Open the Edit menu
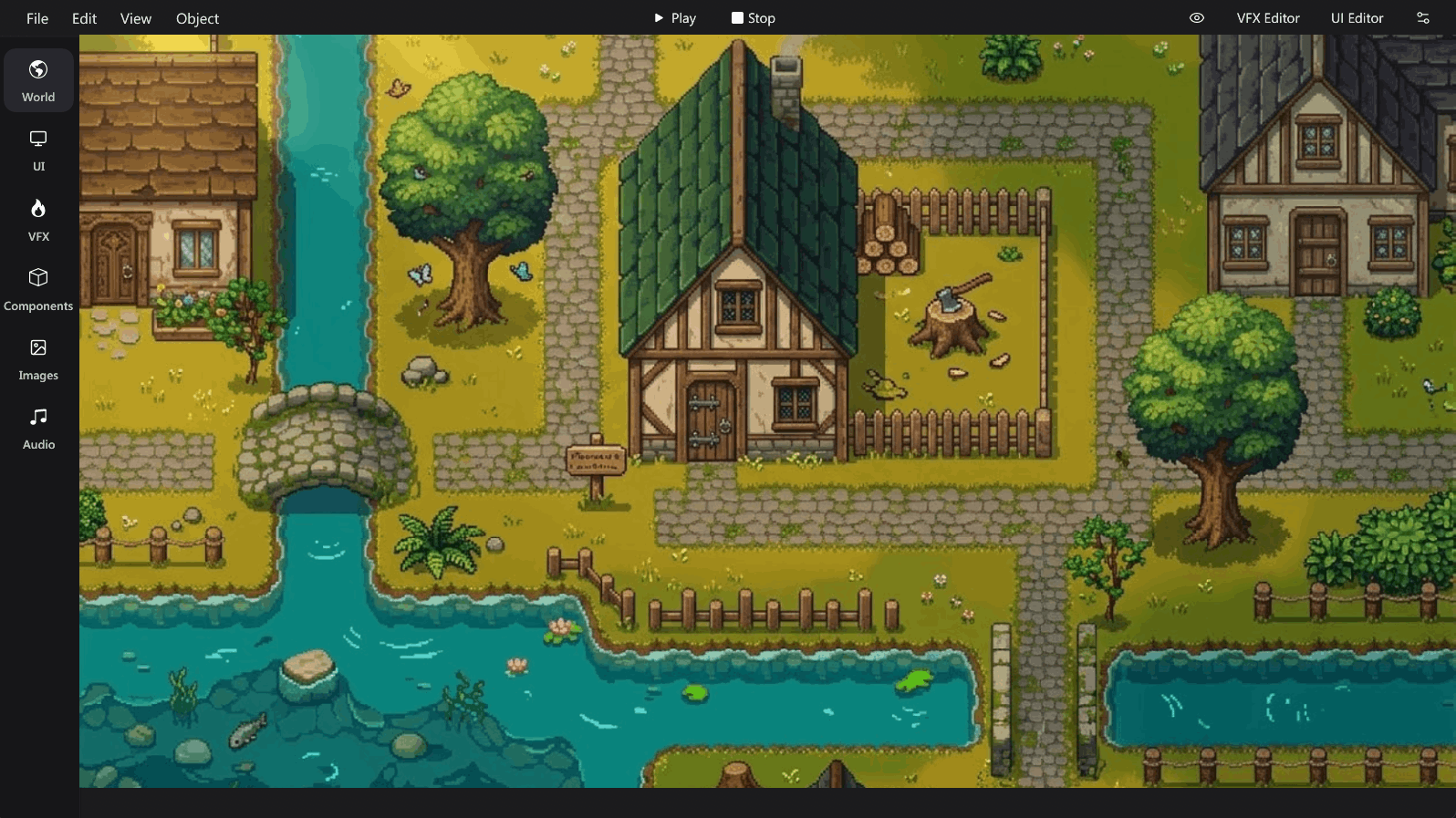The height and width of the screenshot is (818, 1456). coord(84,18)
